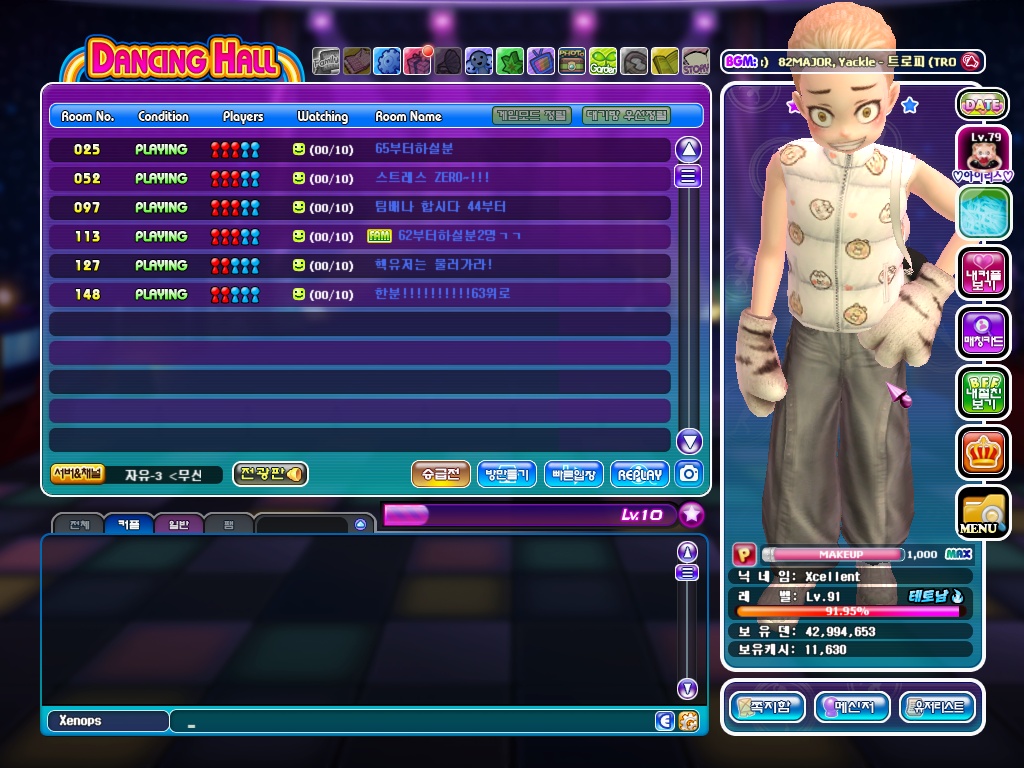
Task: Take a screenshot with the camera icon
Action: (689, 474)
